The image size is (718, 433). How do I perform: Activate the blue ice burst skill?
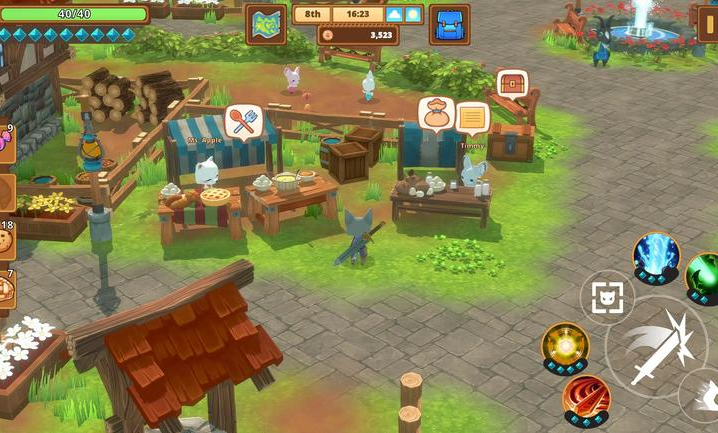(656, 256)
